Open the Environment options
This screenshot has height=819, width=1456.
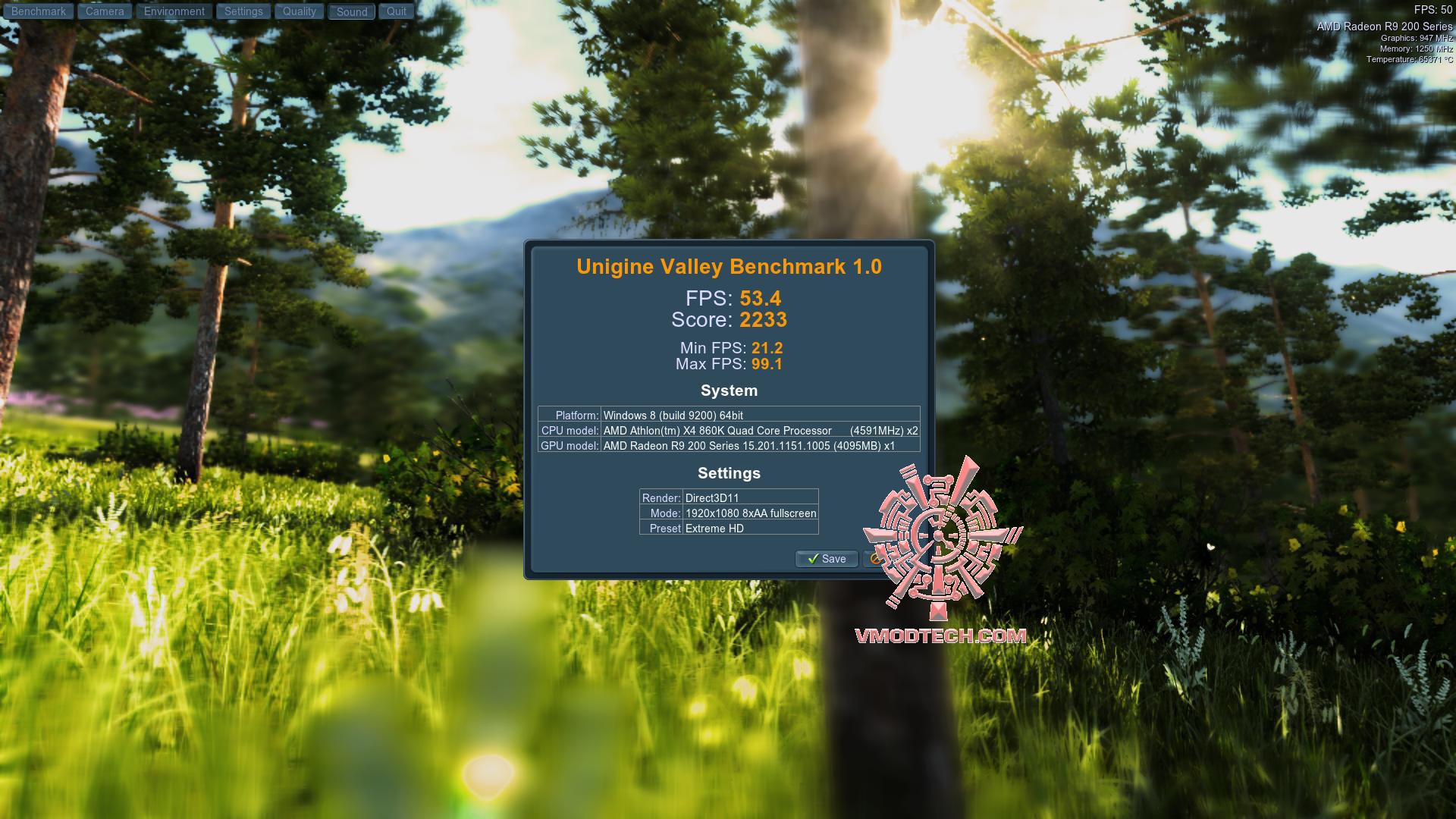pos(174,11)
